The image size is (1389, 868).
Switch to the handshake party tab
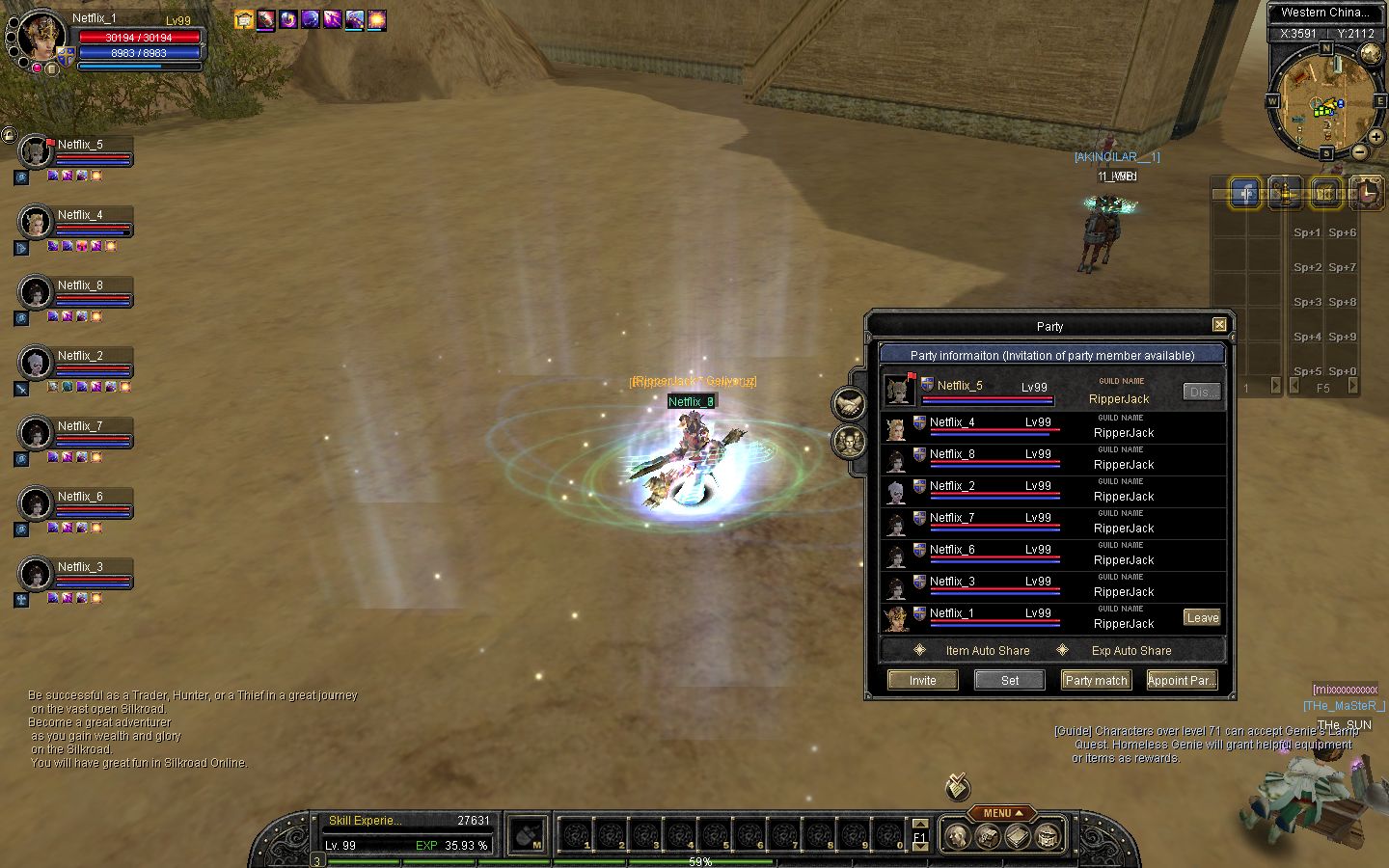point(849,403)
